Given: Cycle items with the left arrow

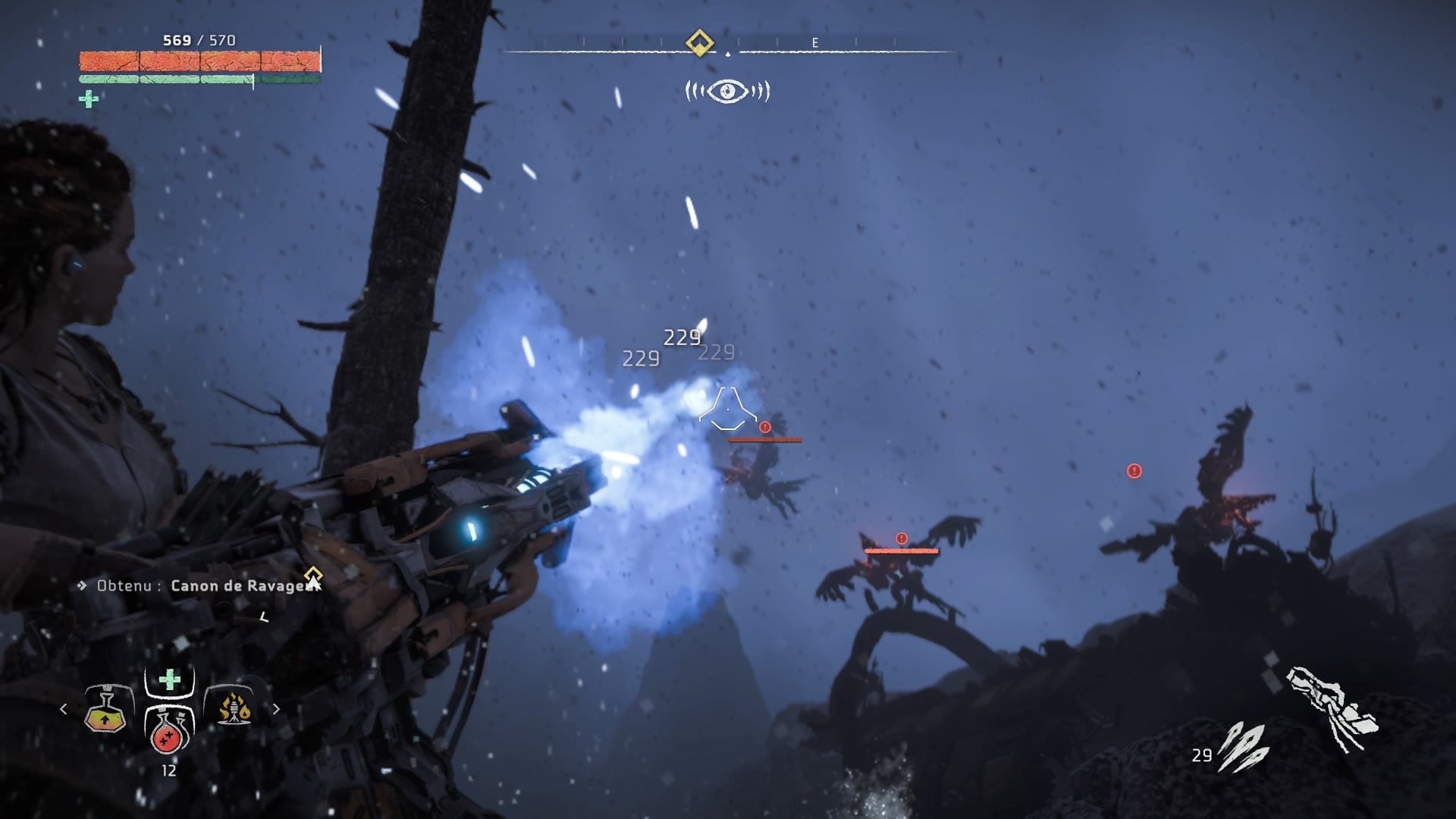Looking at the screenshot, I should 64,709.
